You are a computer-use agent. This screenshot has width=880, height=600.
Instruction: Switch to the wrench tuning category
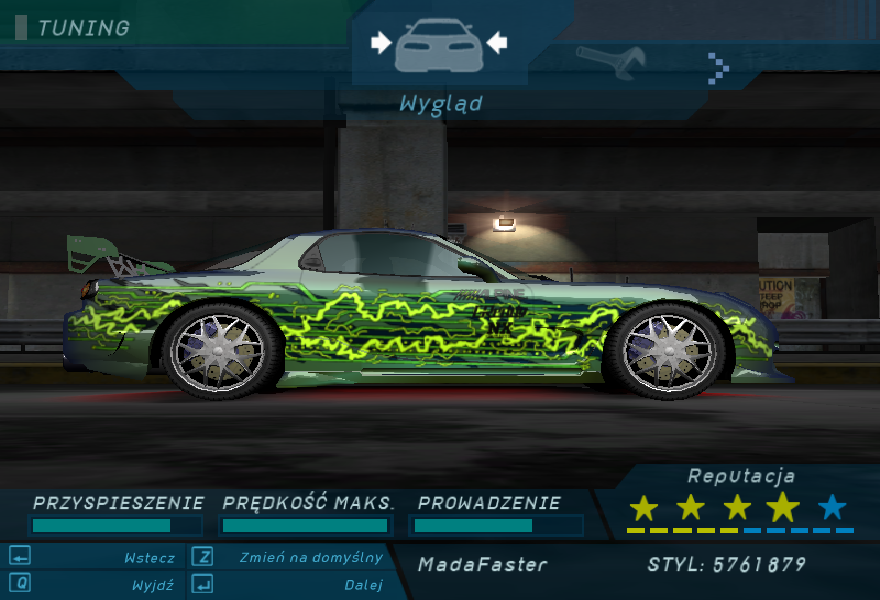point(611,62)
